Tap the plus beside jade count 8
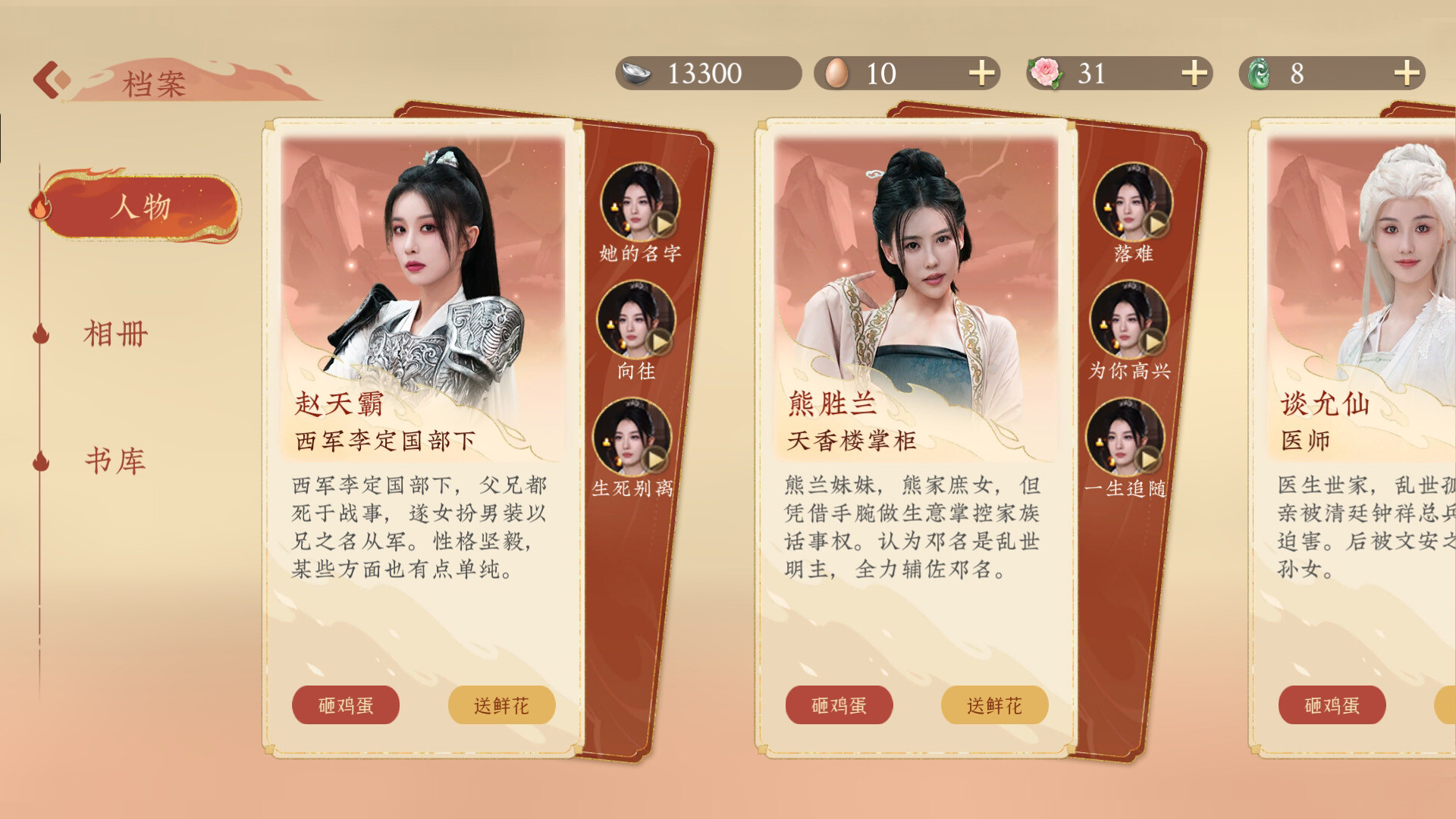 point(1407,74)
